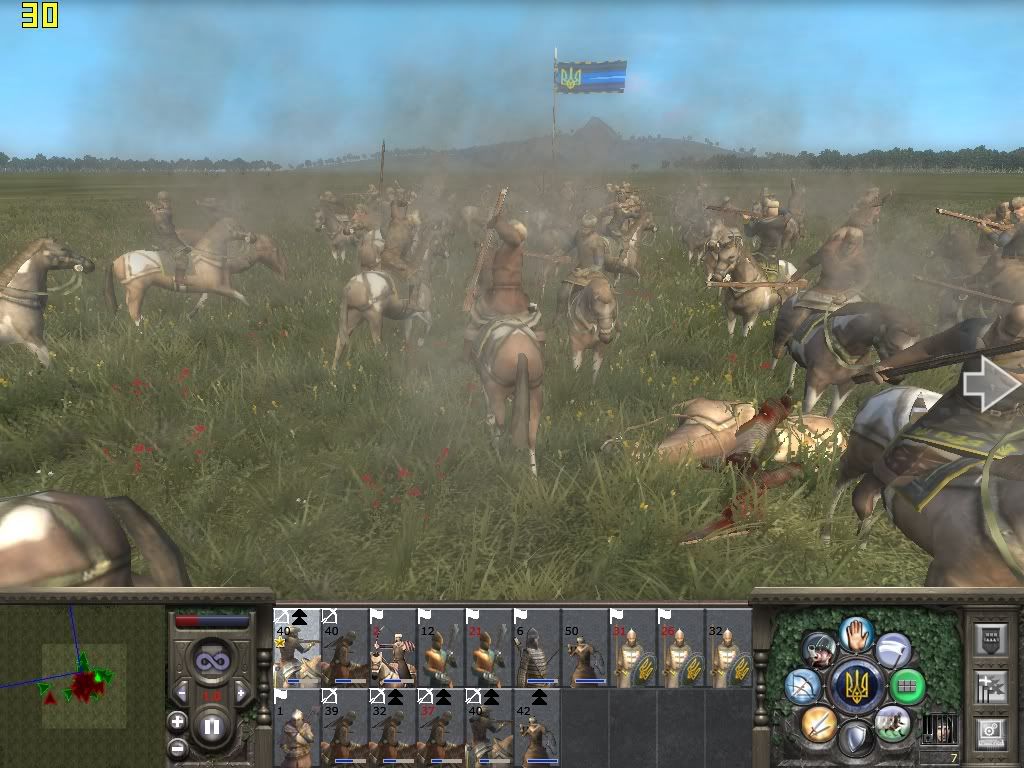
Task: Activate the halt order hand icon
Action: 856,632
